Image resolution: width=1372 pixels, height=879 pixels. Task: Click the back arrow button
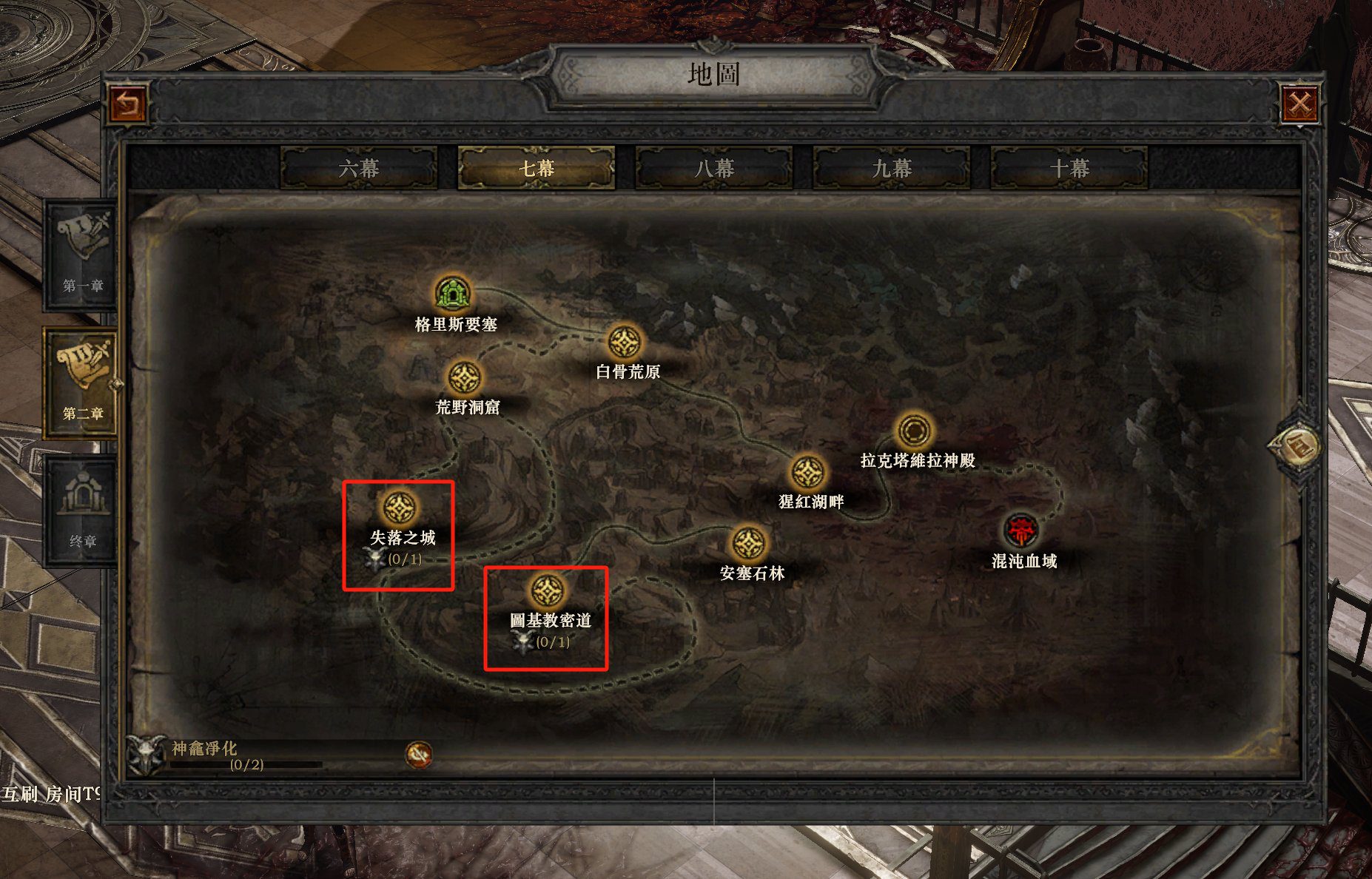coord(129,104)
